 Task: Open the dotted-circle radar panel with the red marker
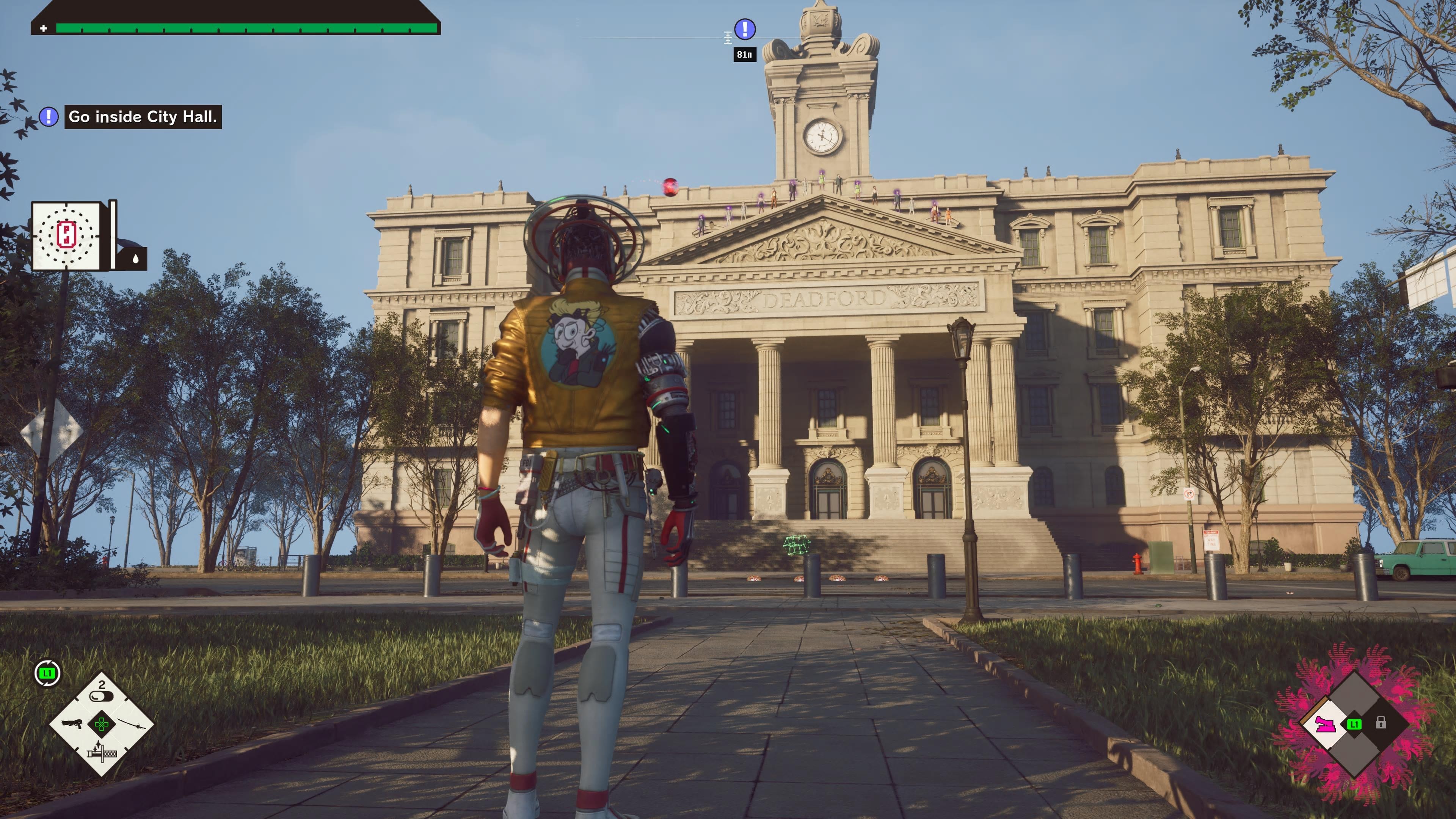[x=66, y=235]
